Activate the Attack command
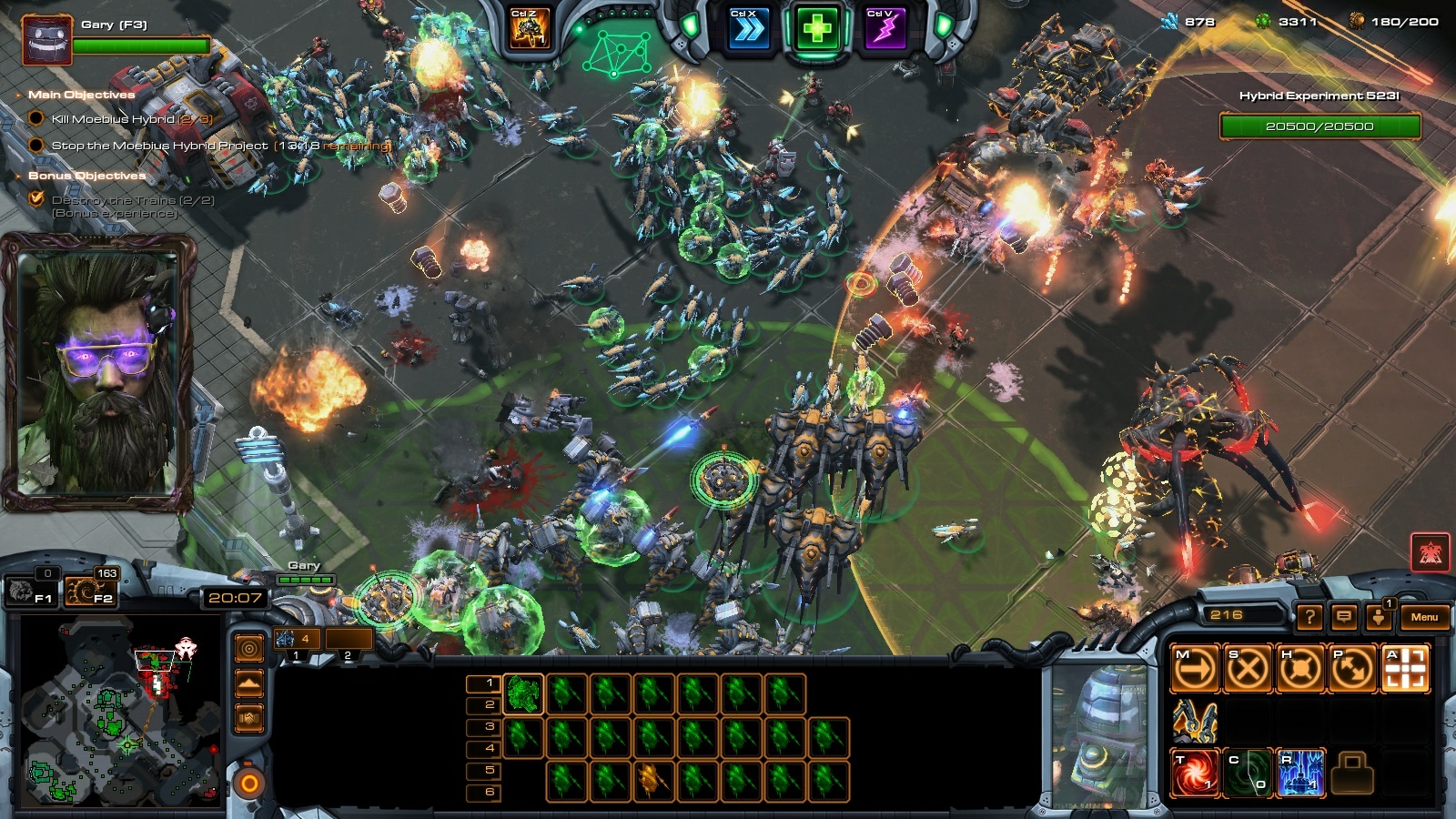The height and width of the screenshot is (819, 1456). coord(1405,670)
